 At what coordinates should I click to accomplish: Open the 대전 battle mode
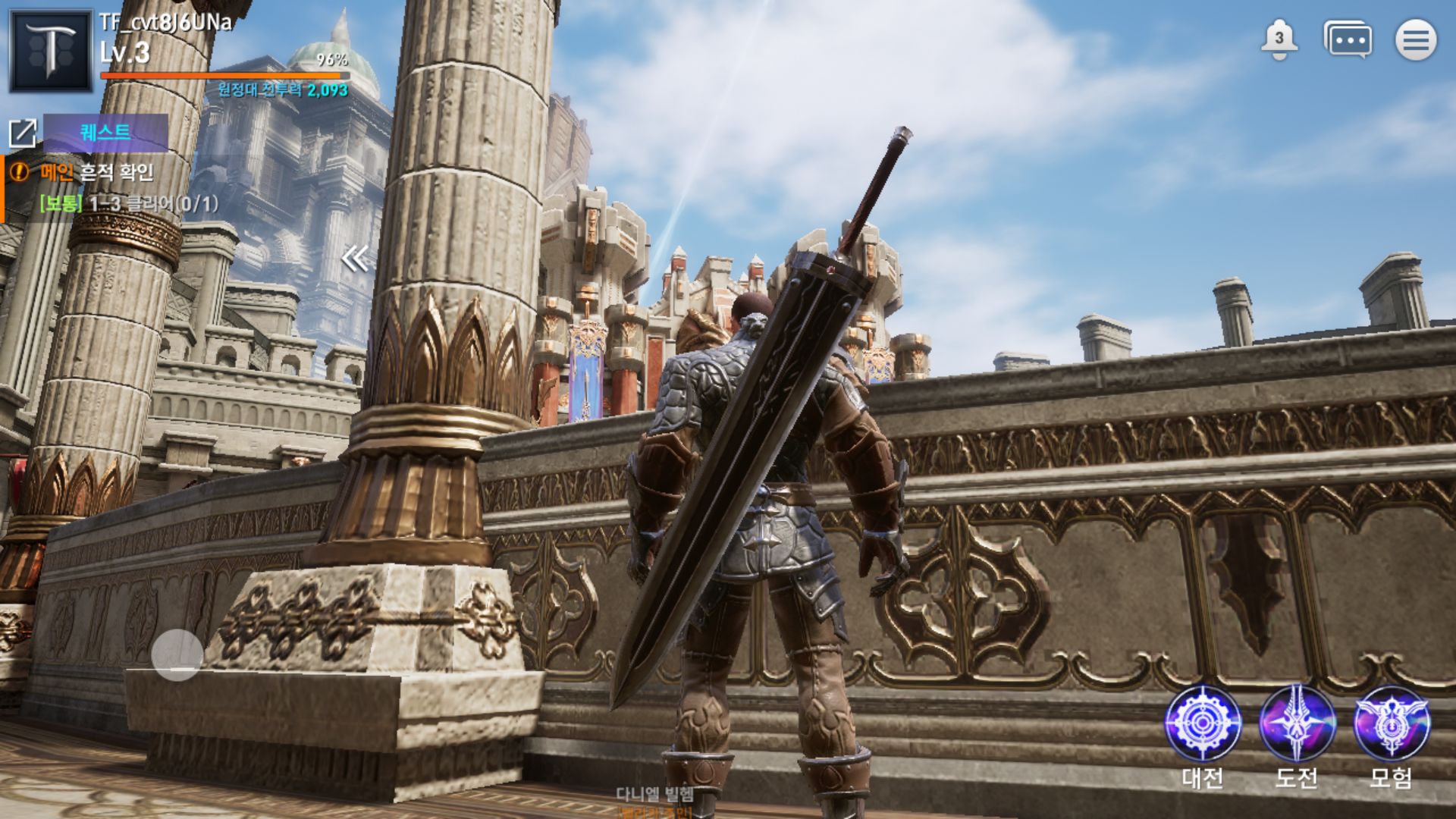click(x=1203, y=724)
